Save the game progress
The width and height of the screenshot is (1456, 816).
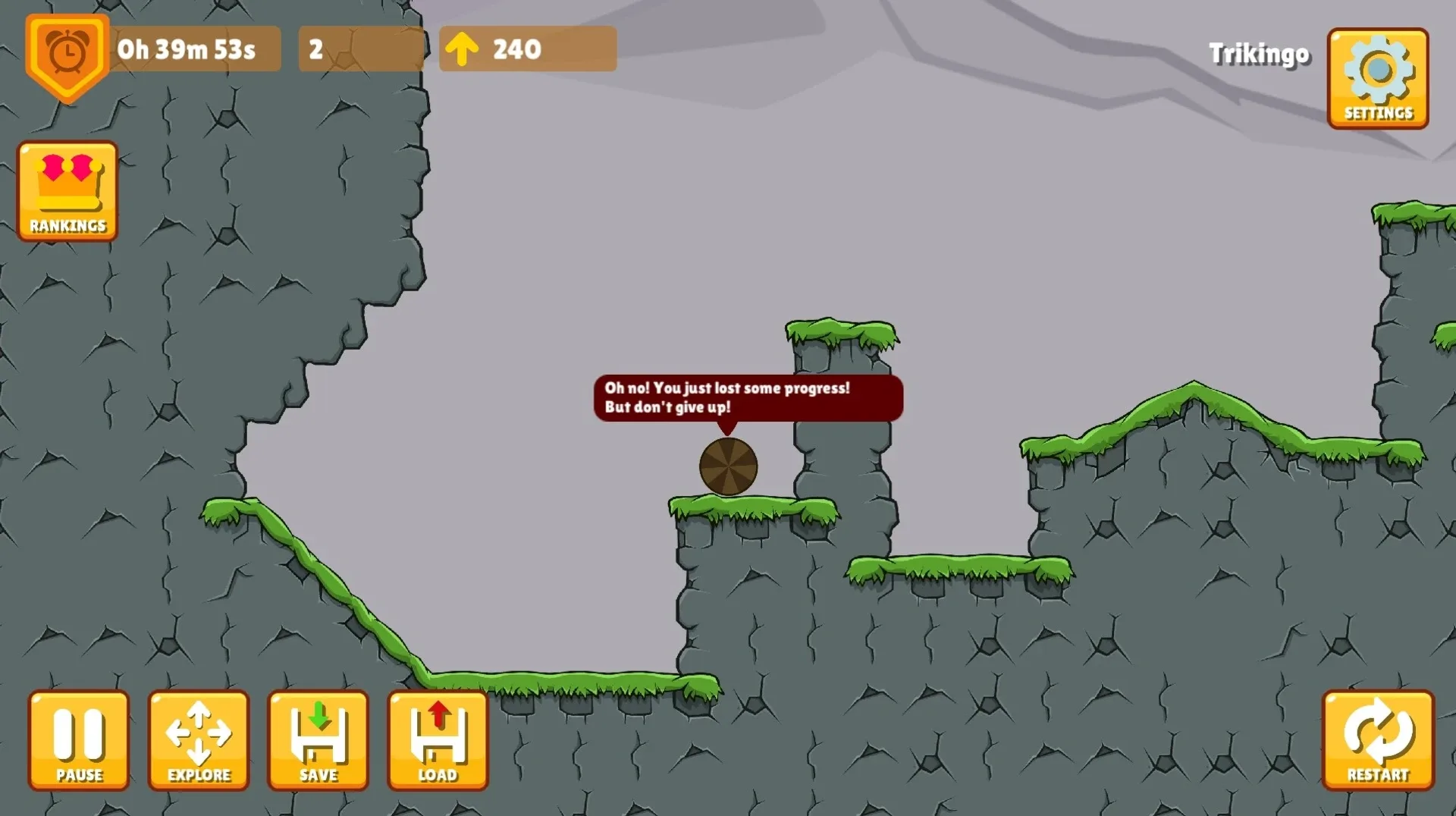coord(318,739)
